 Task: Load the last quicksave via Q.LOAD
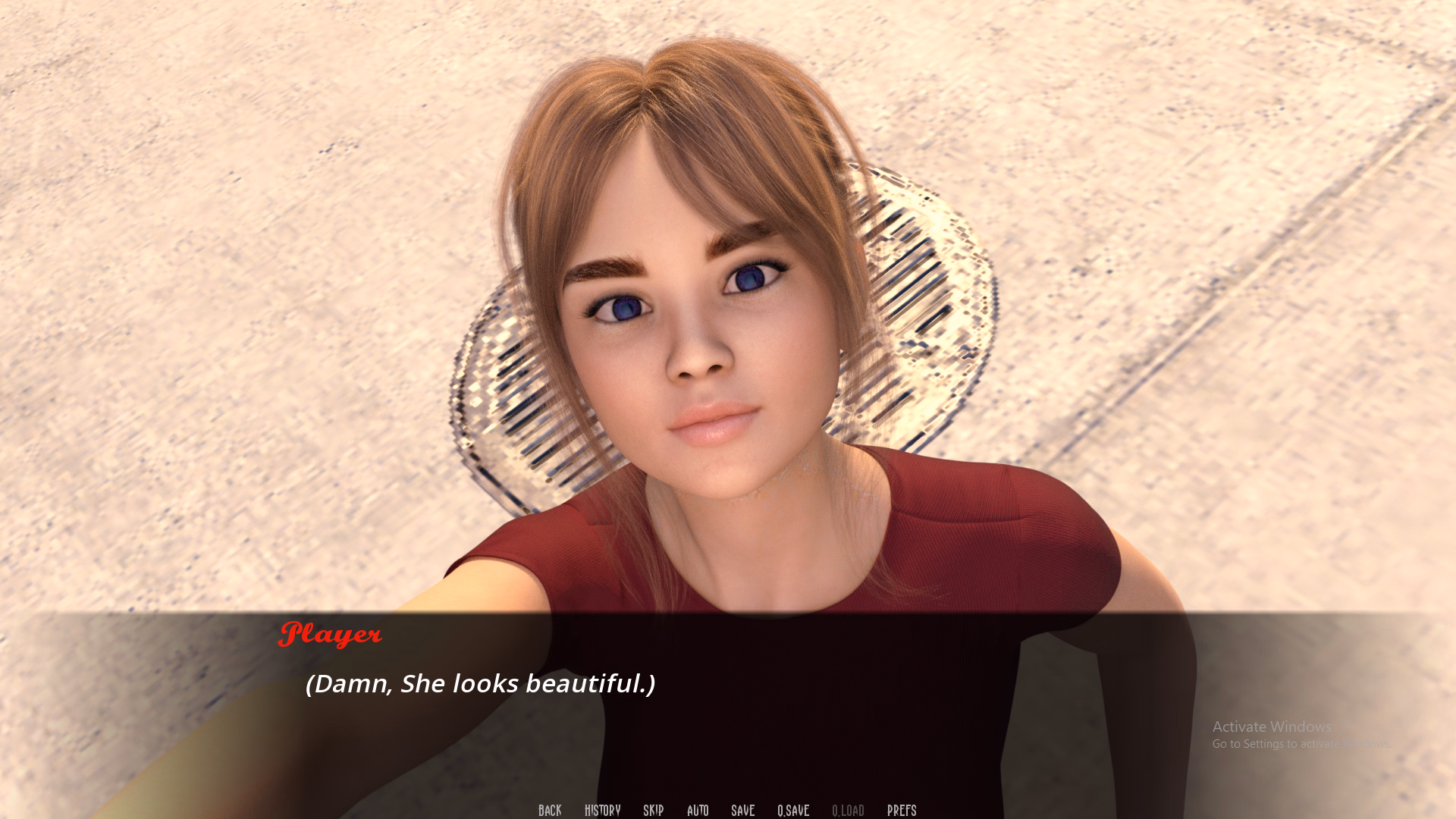pyautogui.click(x=849, y=810)
